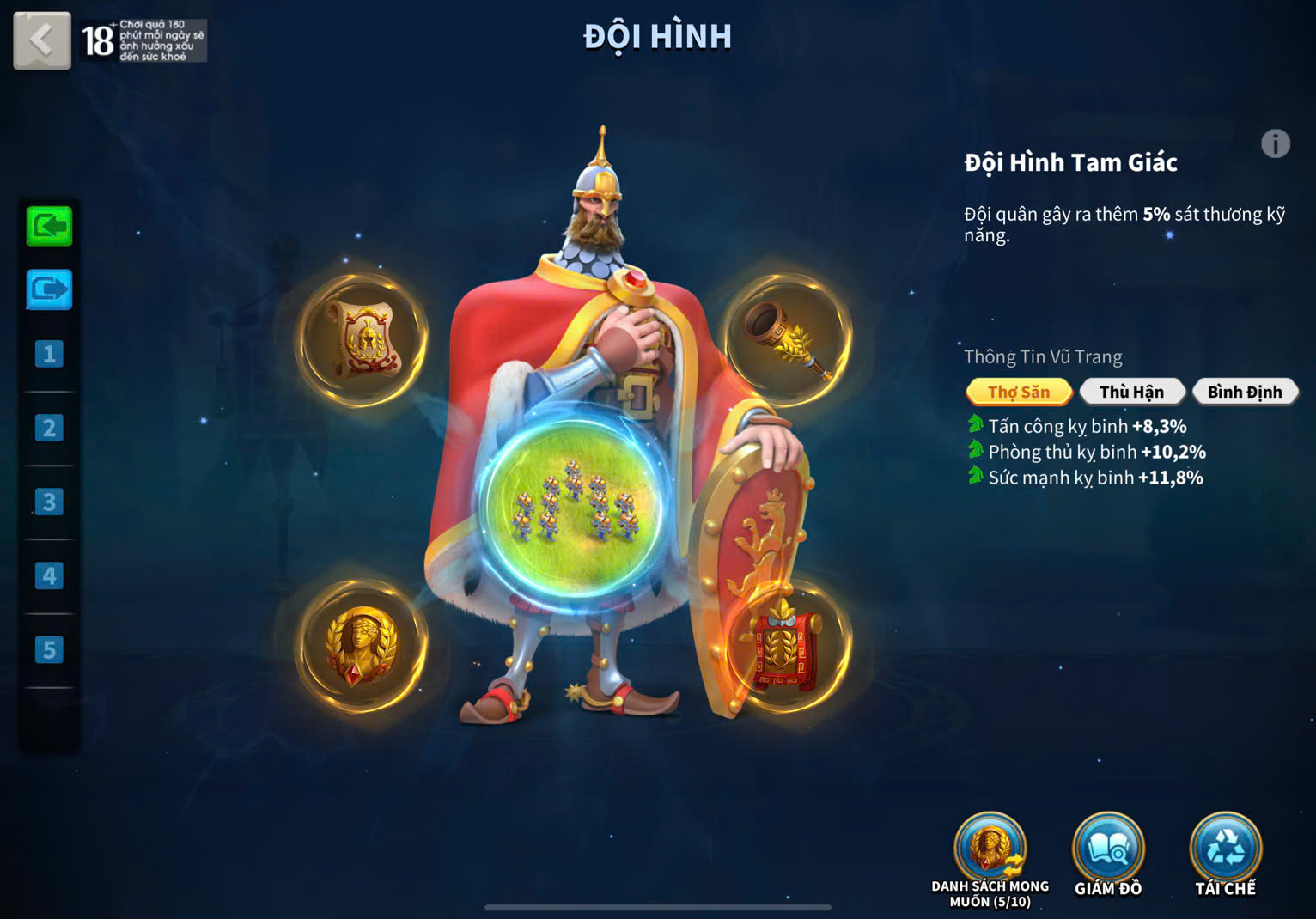This screenshot has width=1316, height=919.
Task: Open the Tái Chế recycle menu
Action: (x=1226, y=850)
